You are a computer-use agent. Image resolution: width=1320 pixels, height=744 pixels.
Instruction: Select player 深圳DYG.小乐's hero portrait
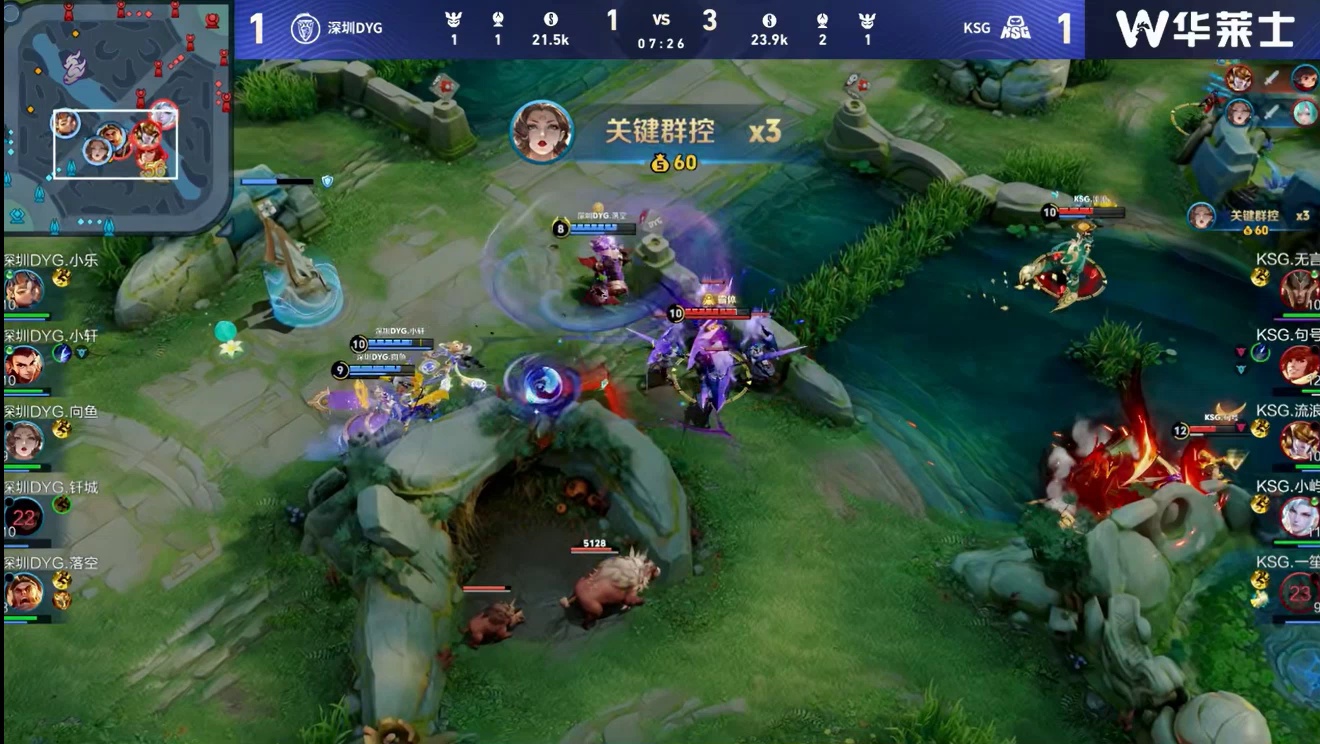click(x=23, y=290)
